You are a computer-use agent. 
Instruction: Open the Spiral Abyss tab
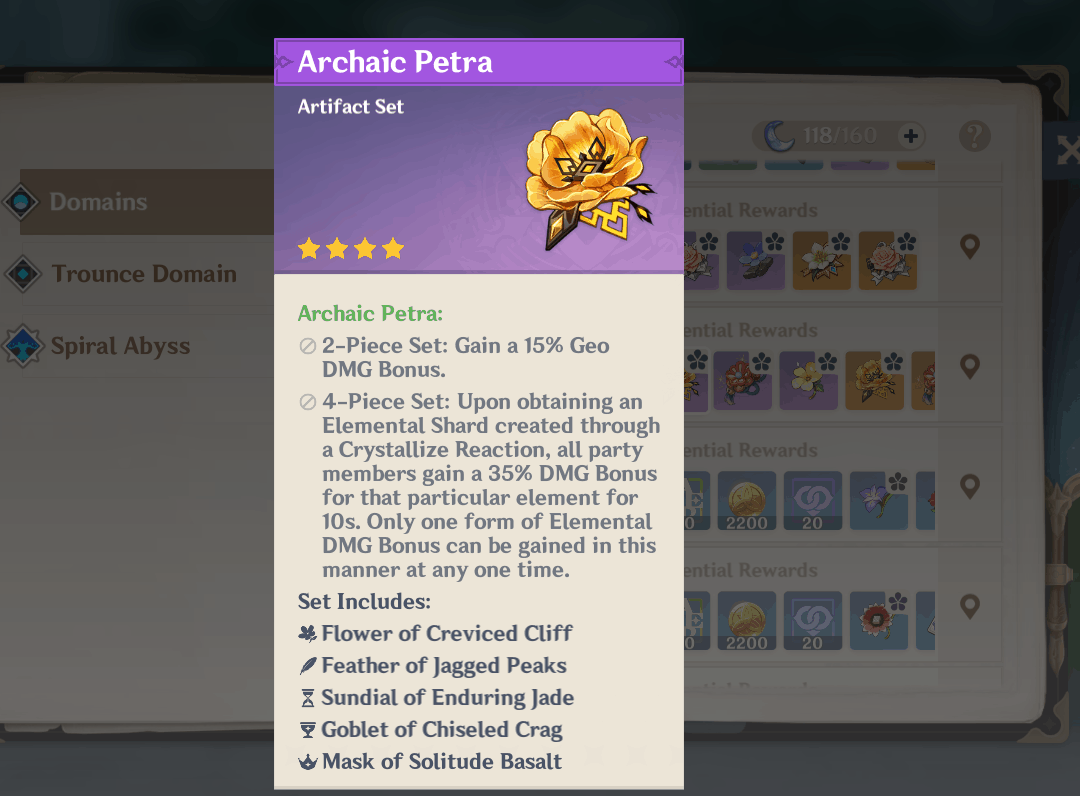point(120,346)
